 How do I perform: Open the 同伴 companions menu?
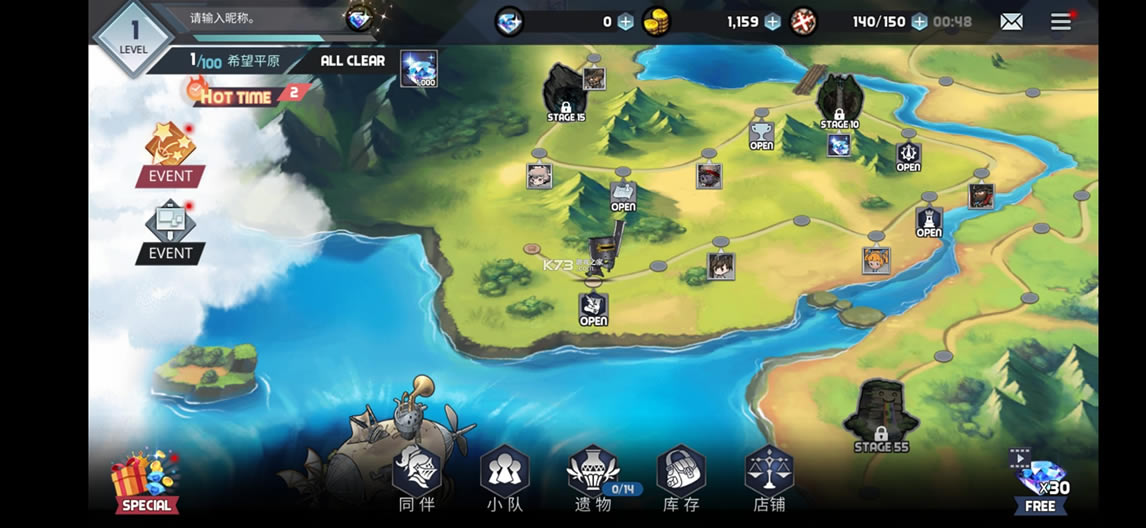coord(416,478)
